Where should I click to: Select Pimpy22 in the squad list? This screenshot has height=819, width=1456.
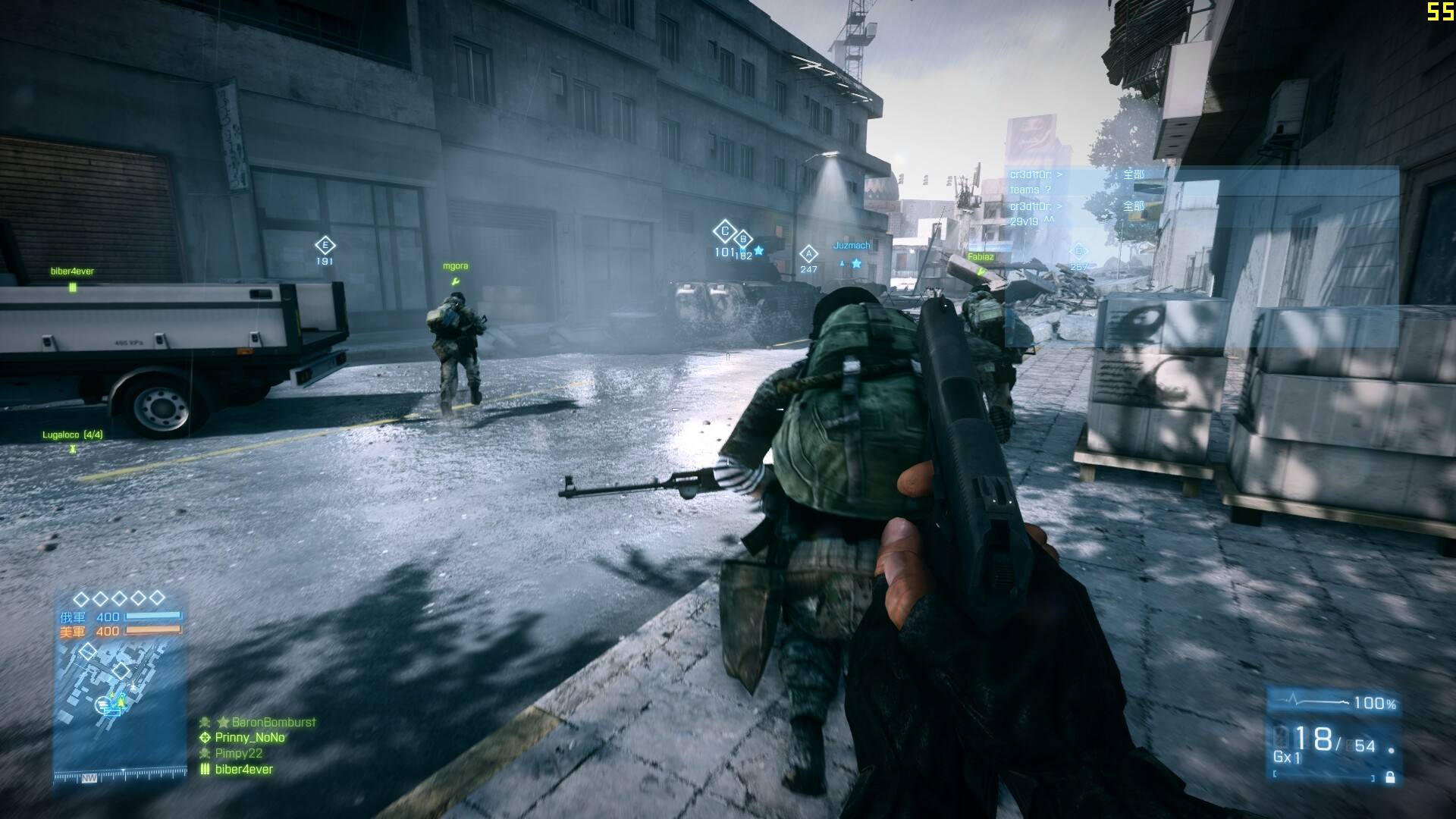(238, 754)
